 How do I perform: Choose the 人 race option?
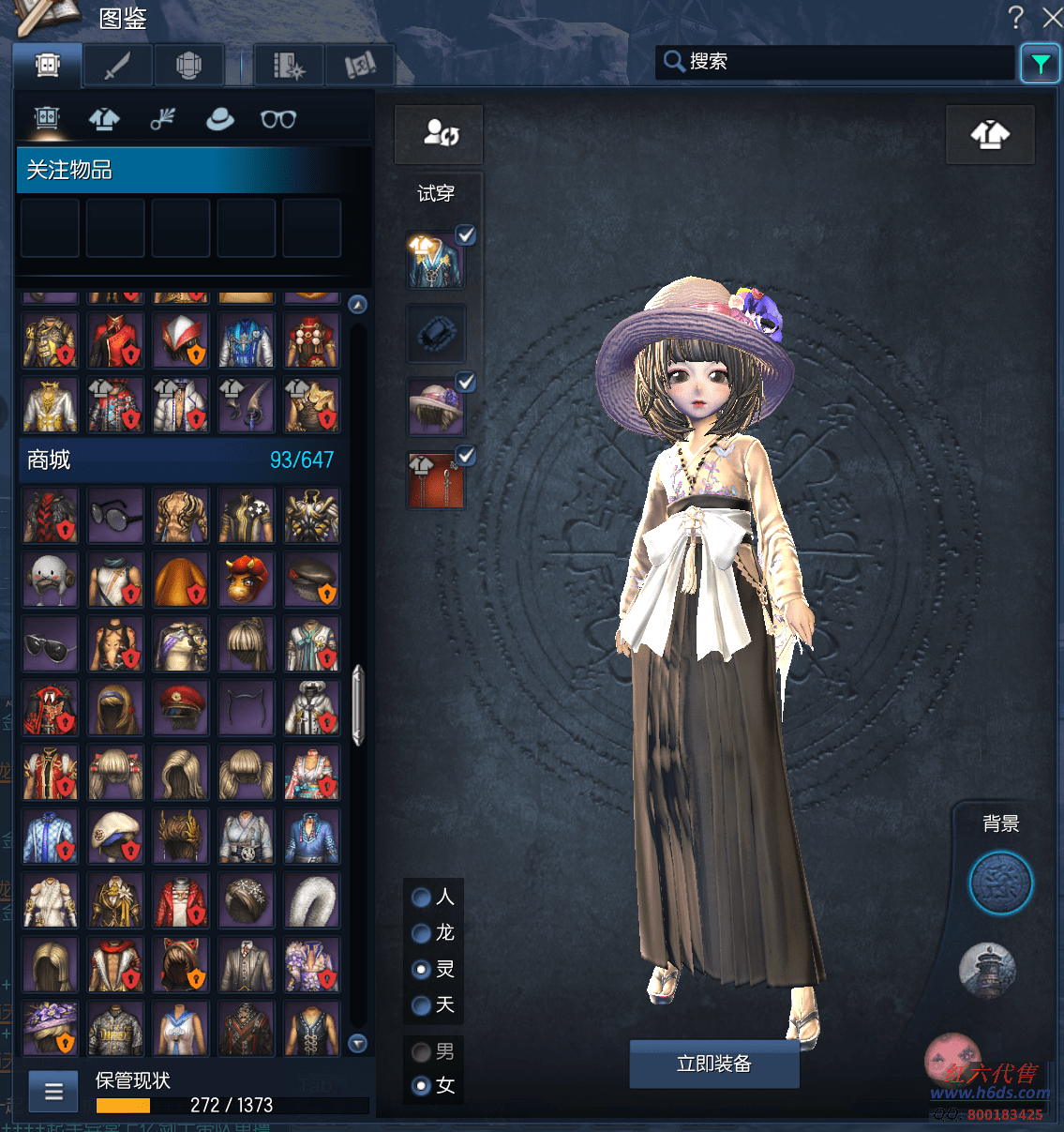coord(422,898)
